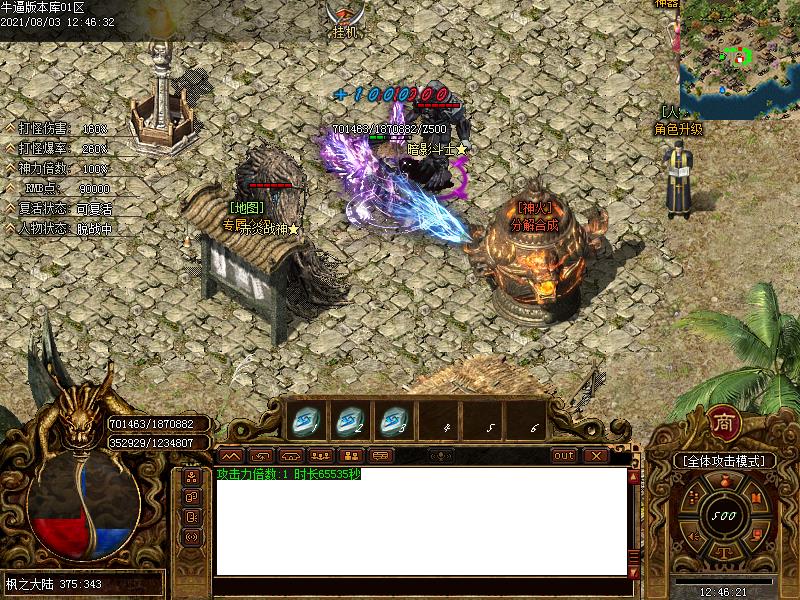Use the skill in hotbar slot 3
The width and height of the screenshot is (800, 600).
(395, 421)
